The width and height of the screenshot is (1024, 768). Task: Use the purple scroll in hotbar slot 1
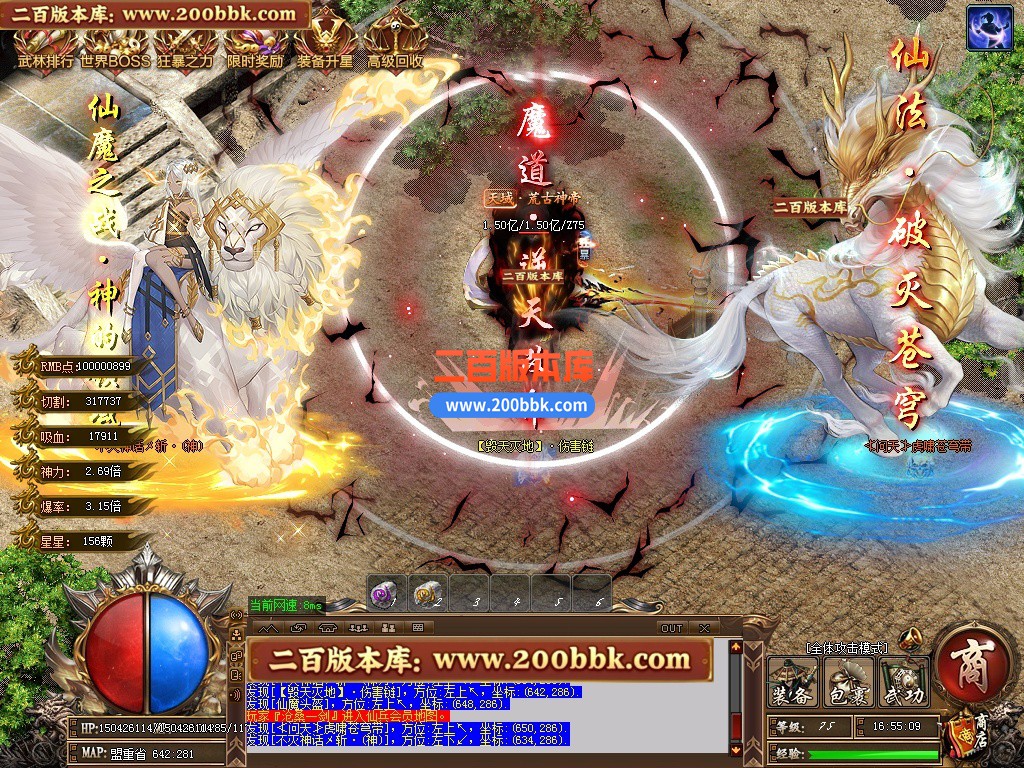pyautogui.click(x=387, y=594)
